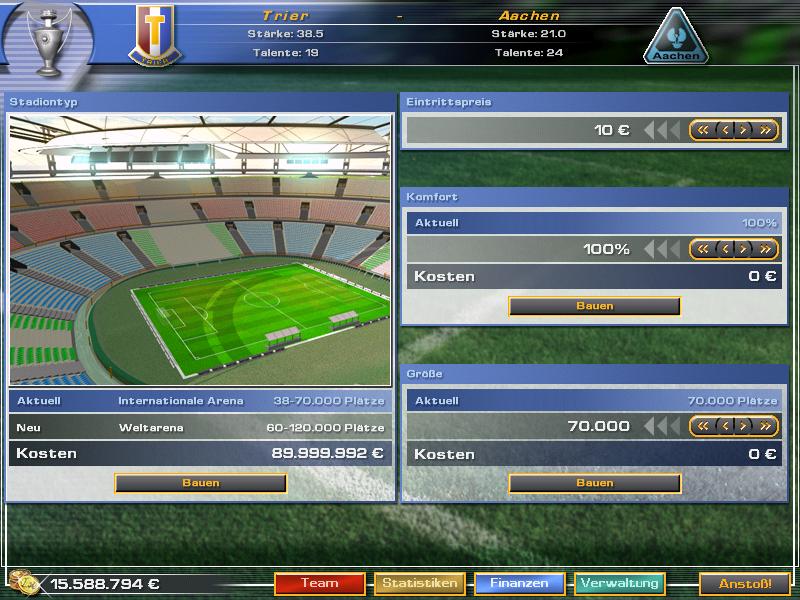
Task: Go to the Verwaltung screen
Action: 619,583
